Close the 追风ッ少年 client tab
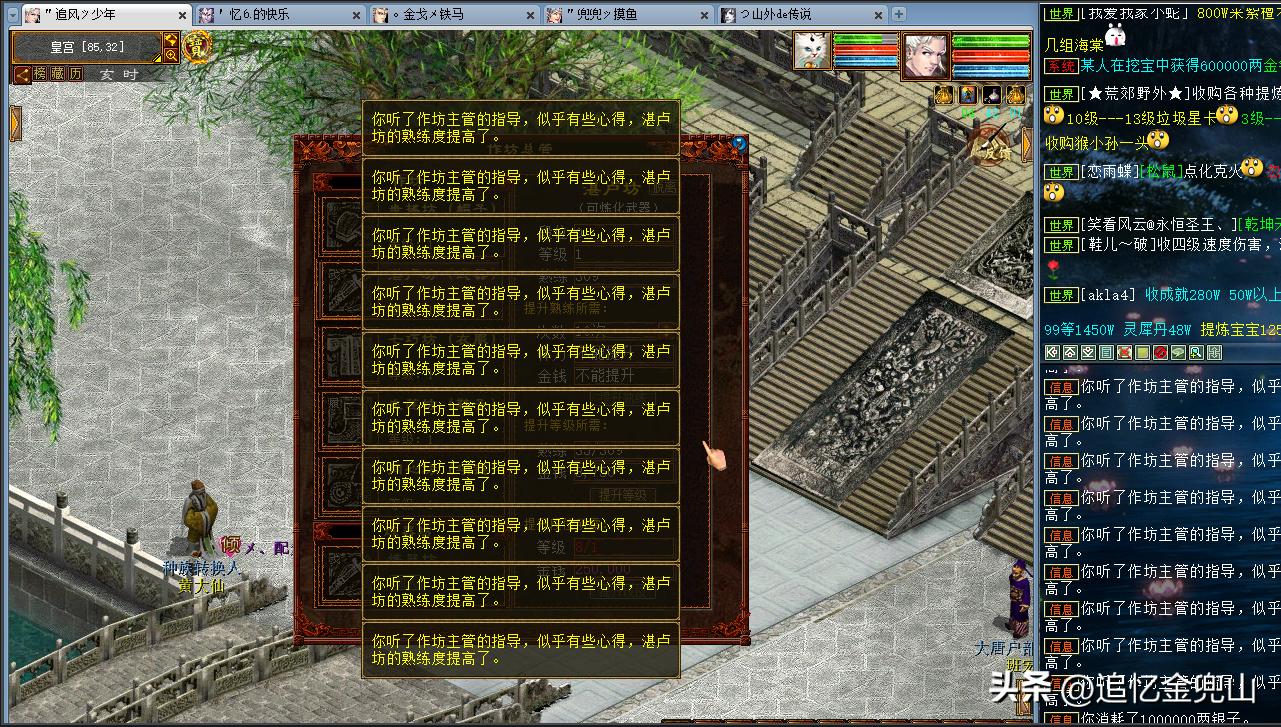The width and height of the screenshot is (1281, 727). 181,15
